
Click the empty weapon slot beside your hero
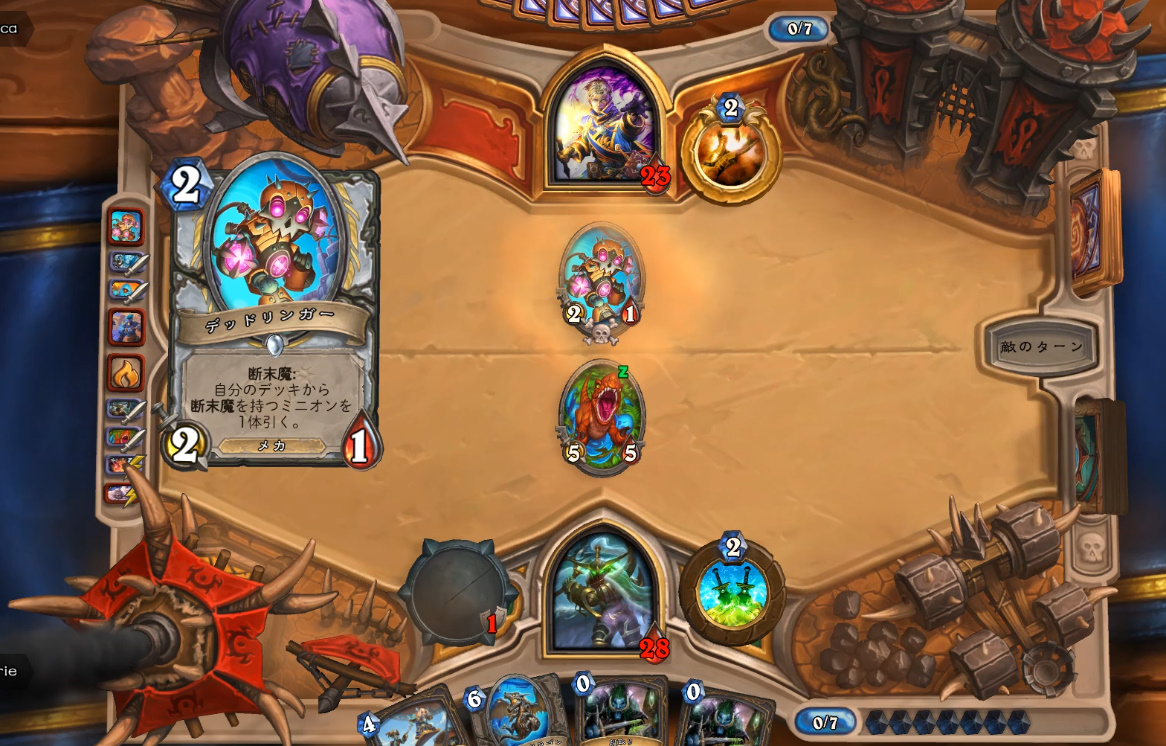pos(456,592)
